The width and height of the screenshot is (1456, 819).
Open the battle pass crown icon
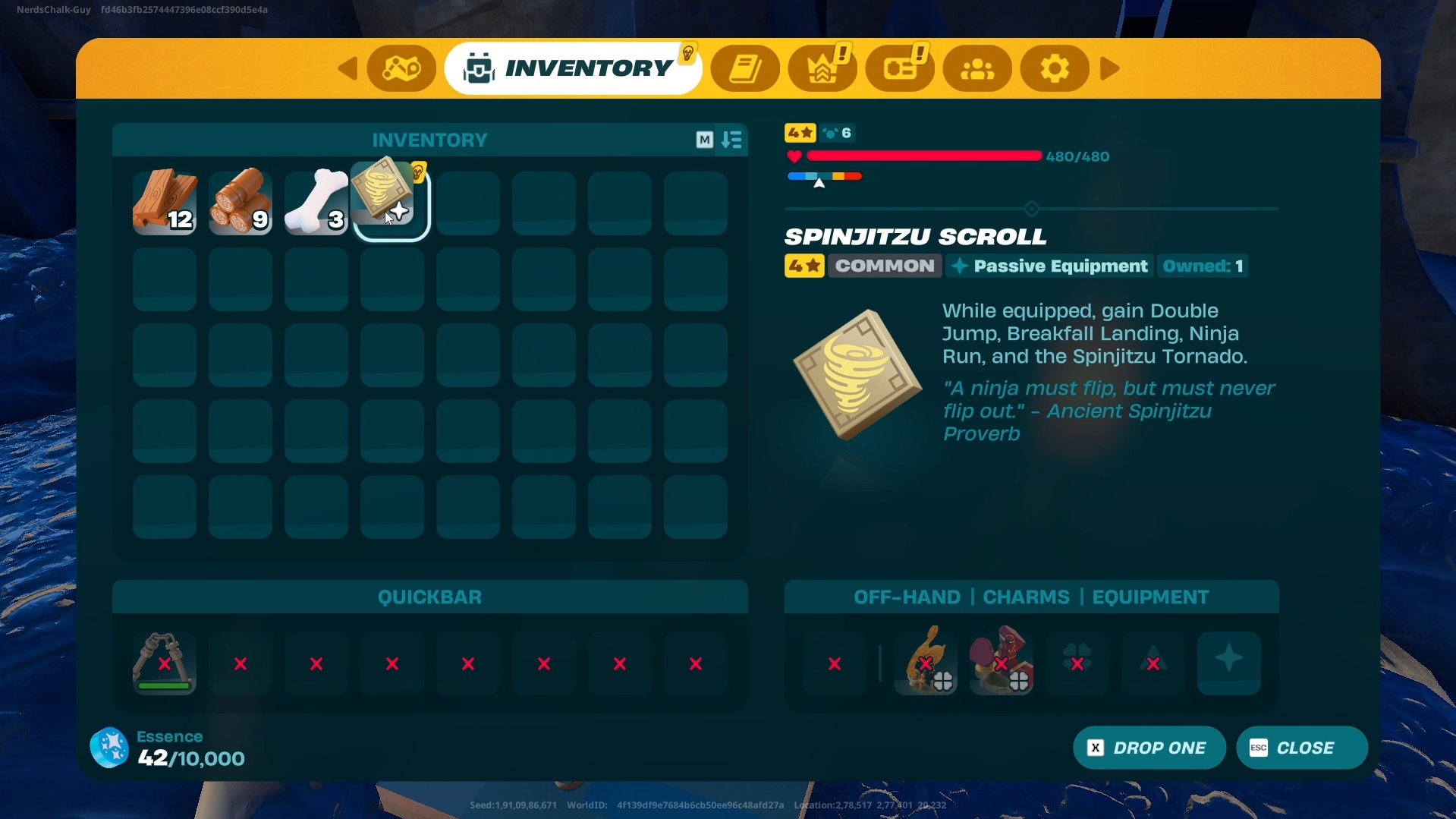(x=822, y=68)
